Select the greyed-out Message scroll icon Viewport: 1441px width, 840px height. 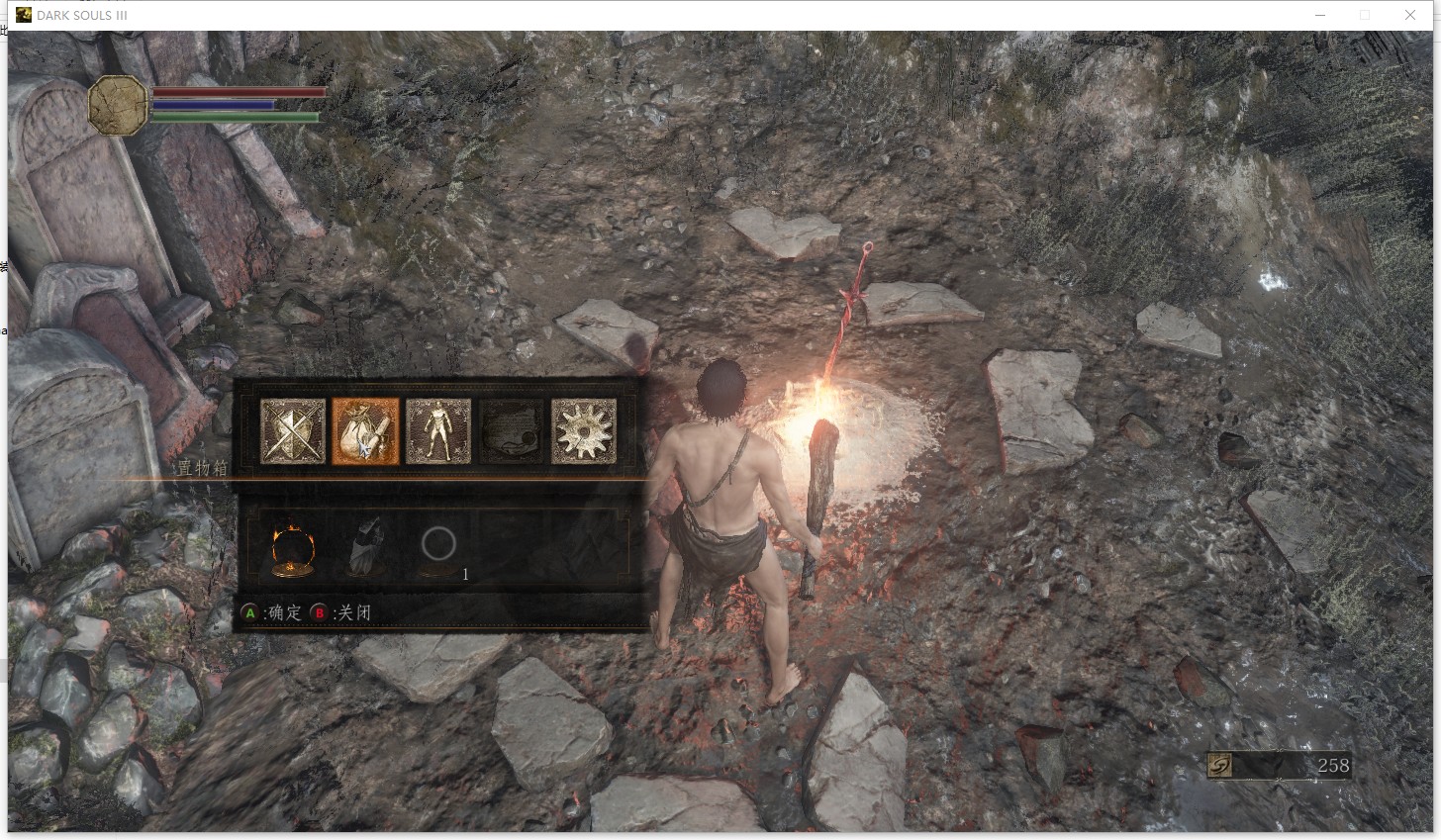512,431
